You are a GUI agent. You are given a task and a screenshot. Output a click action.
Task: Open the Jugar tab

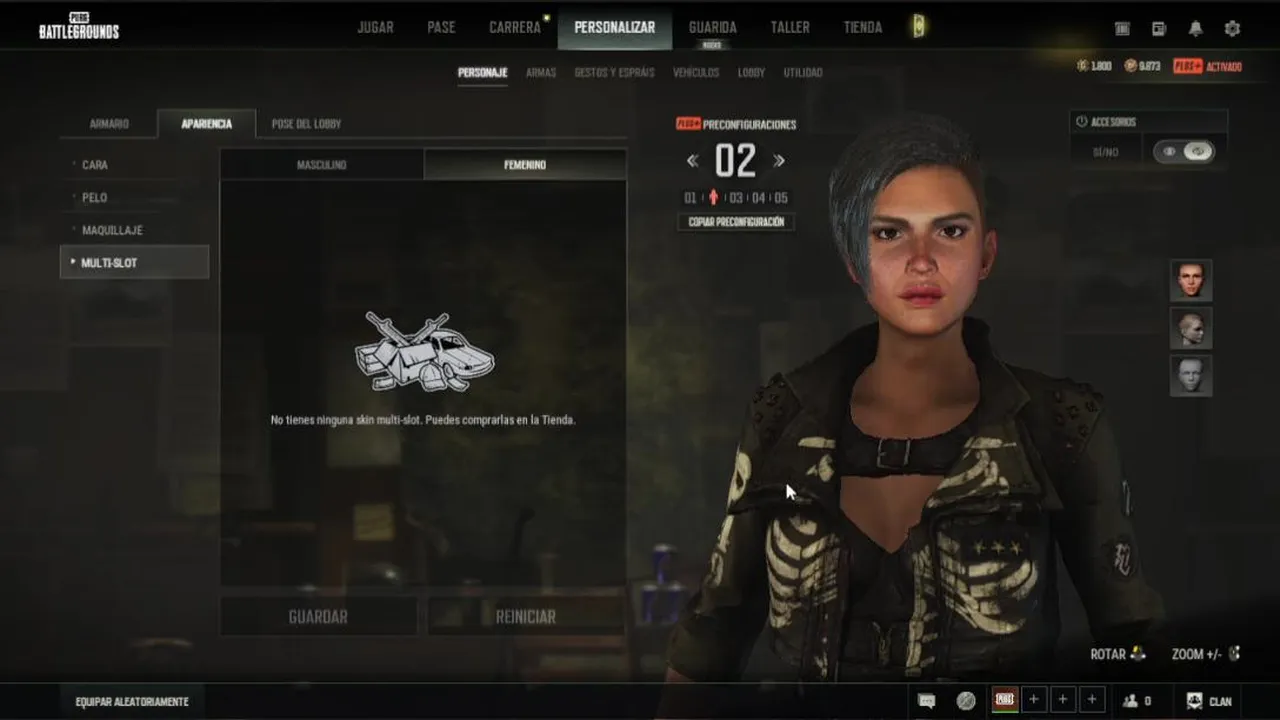point(375,28)
